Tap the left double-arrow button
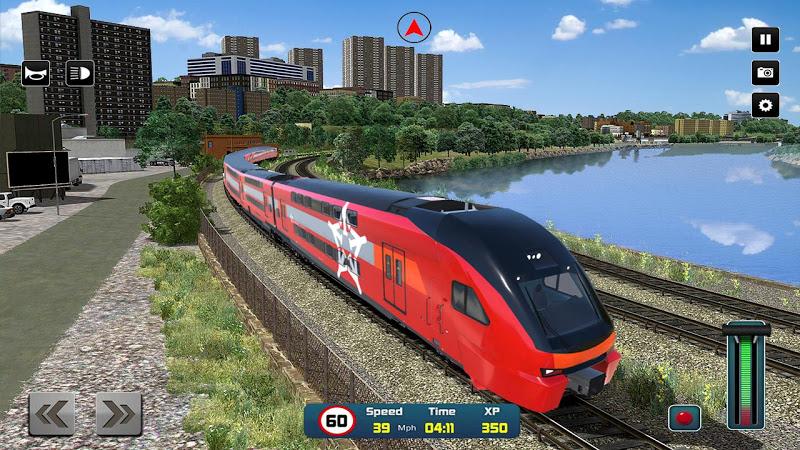This screenshot has width=800, height=450. click(x=52, y=413)
